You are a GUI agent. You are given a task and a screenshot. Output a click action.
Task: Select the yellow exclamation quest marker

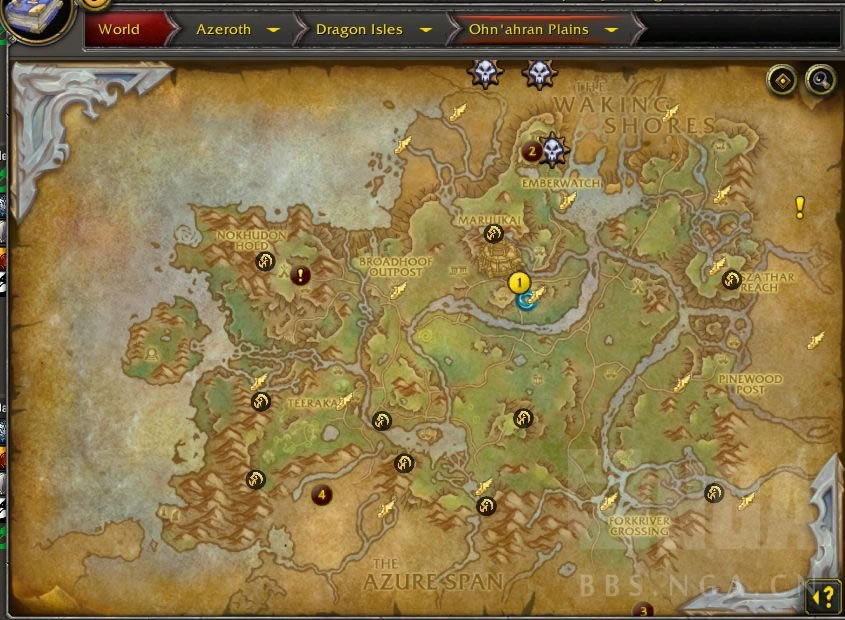point(800,207)
